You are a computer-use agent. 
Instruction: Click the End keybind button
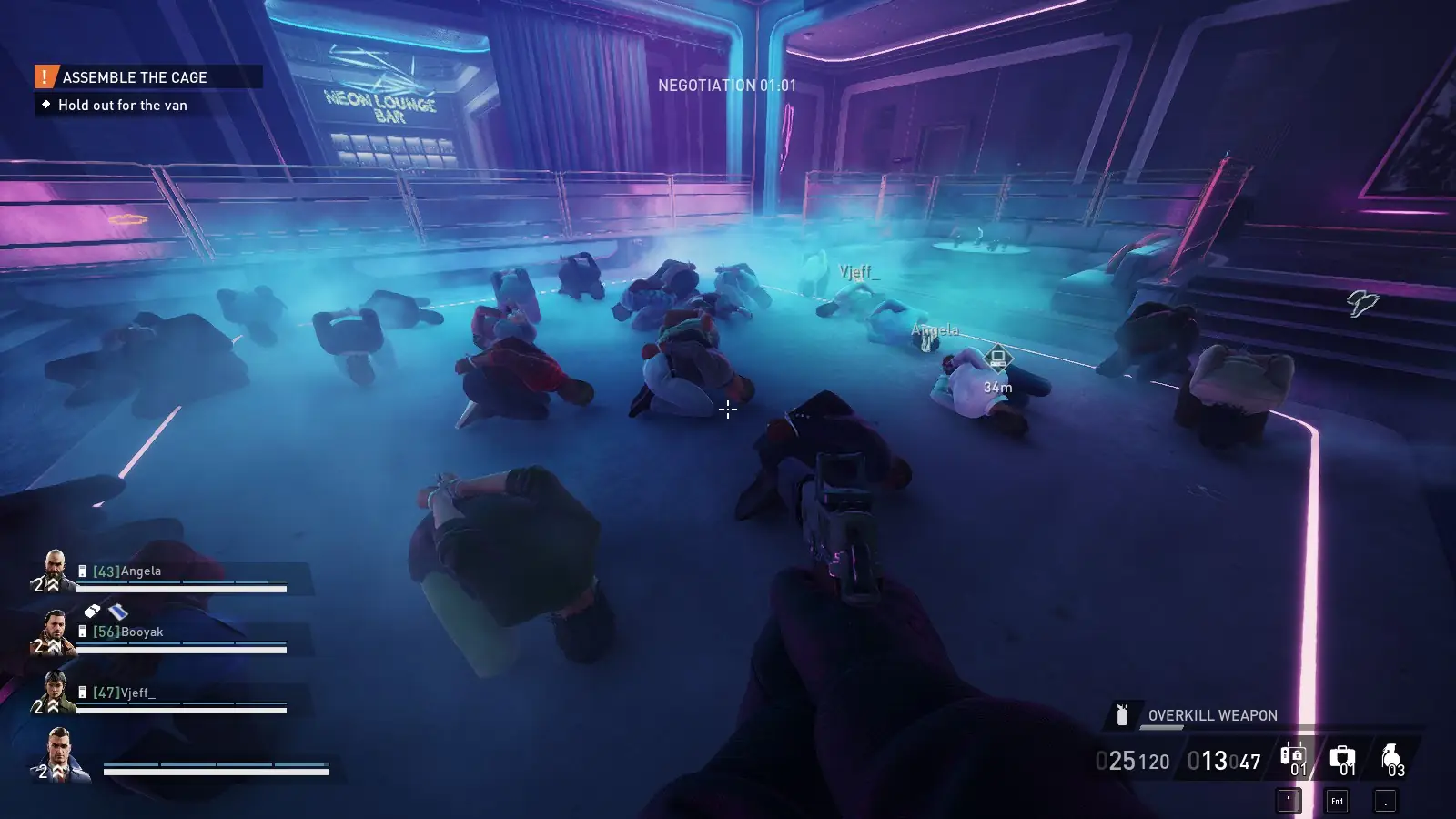coord(1337,802)
